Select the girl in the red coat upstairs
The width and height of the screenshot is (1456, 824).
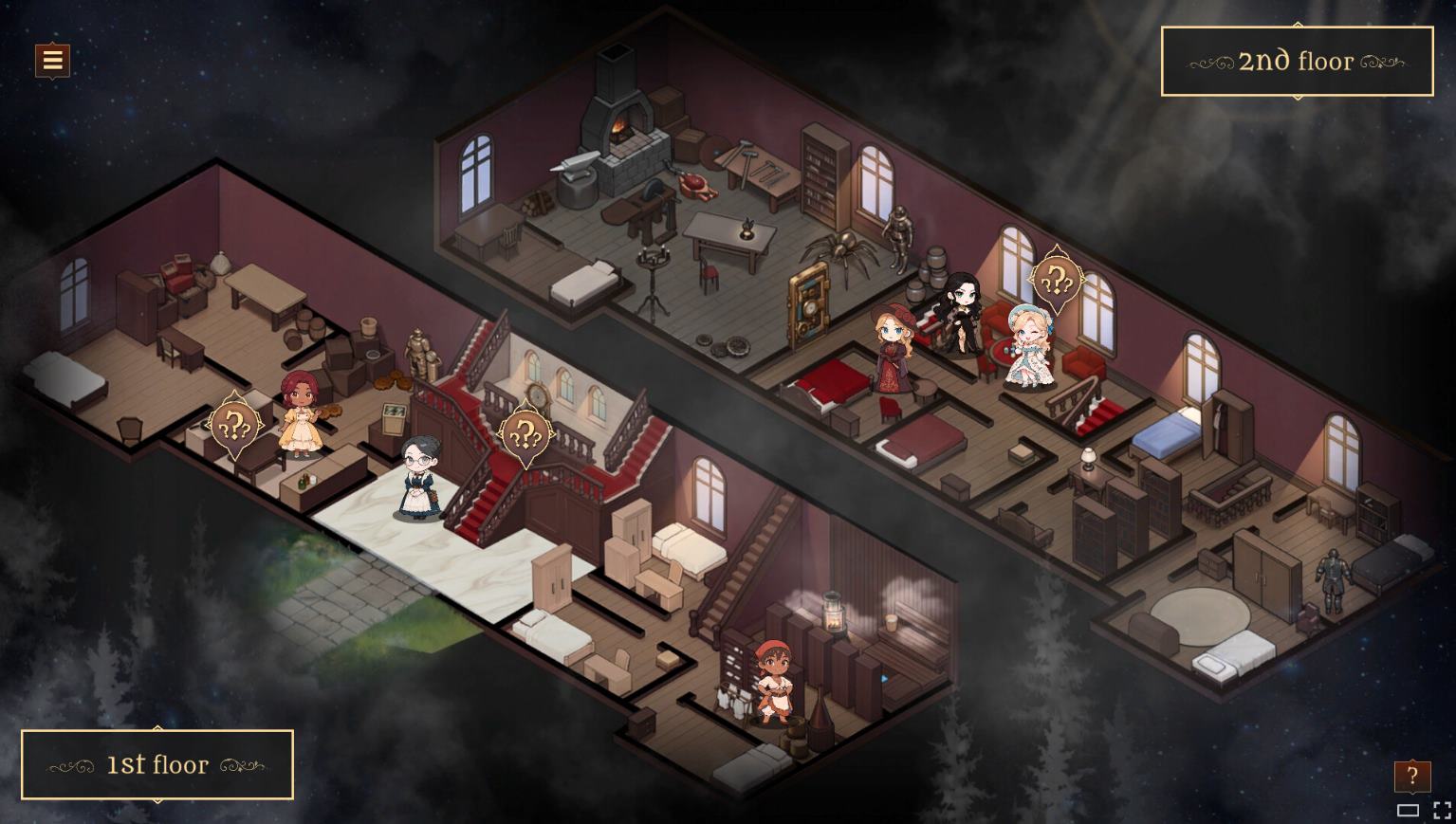(x=893, y=351)
